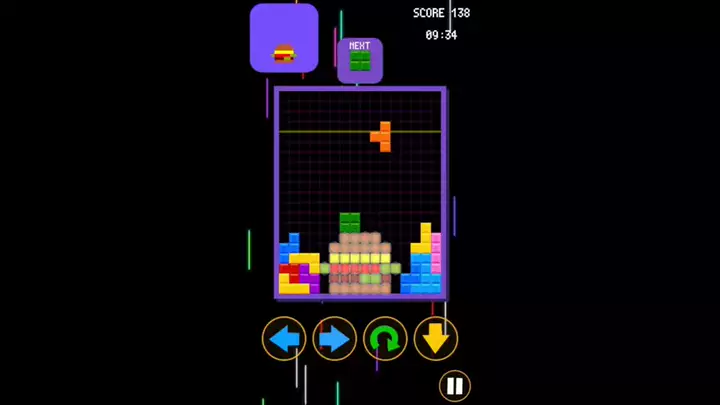Tap the purple burger hold box
This screenshot has height=405, width=720.
click(284, 38)
